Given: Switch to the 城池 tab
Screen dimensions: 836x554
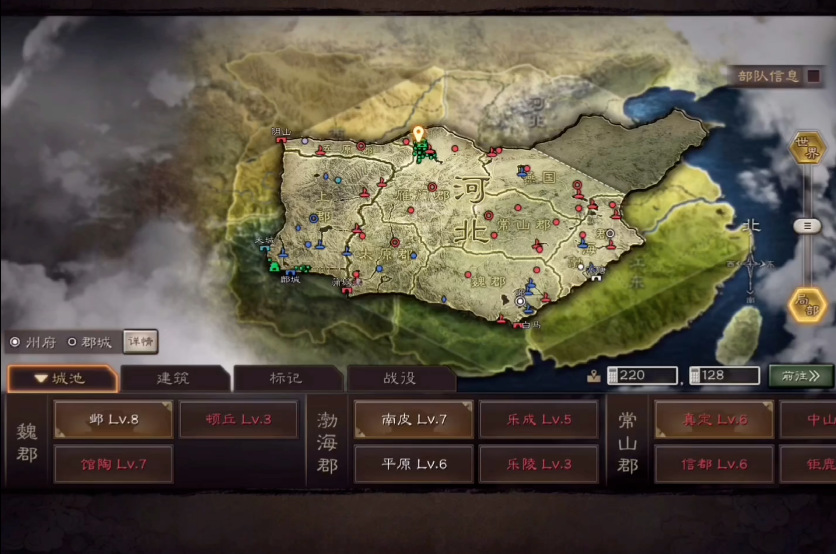Looking at the screenshot, I should [61, 379].
